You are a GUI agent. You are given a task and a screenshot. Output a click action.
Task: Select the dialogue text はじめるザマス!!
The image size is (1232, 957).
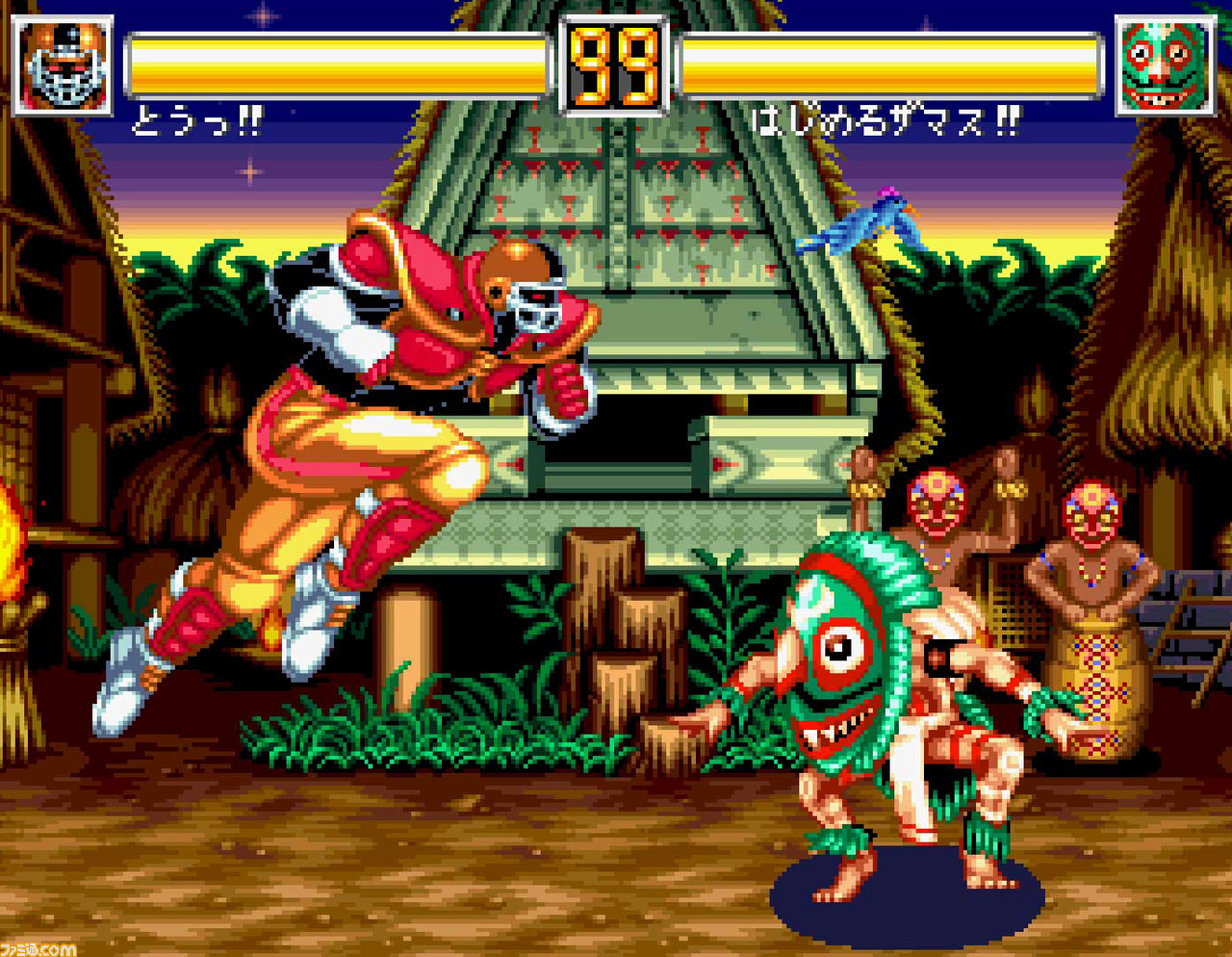[885, 120]
